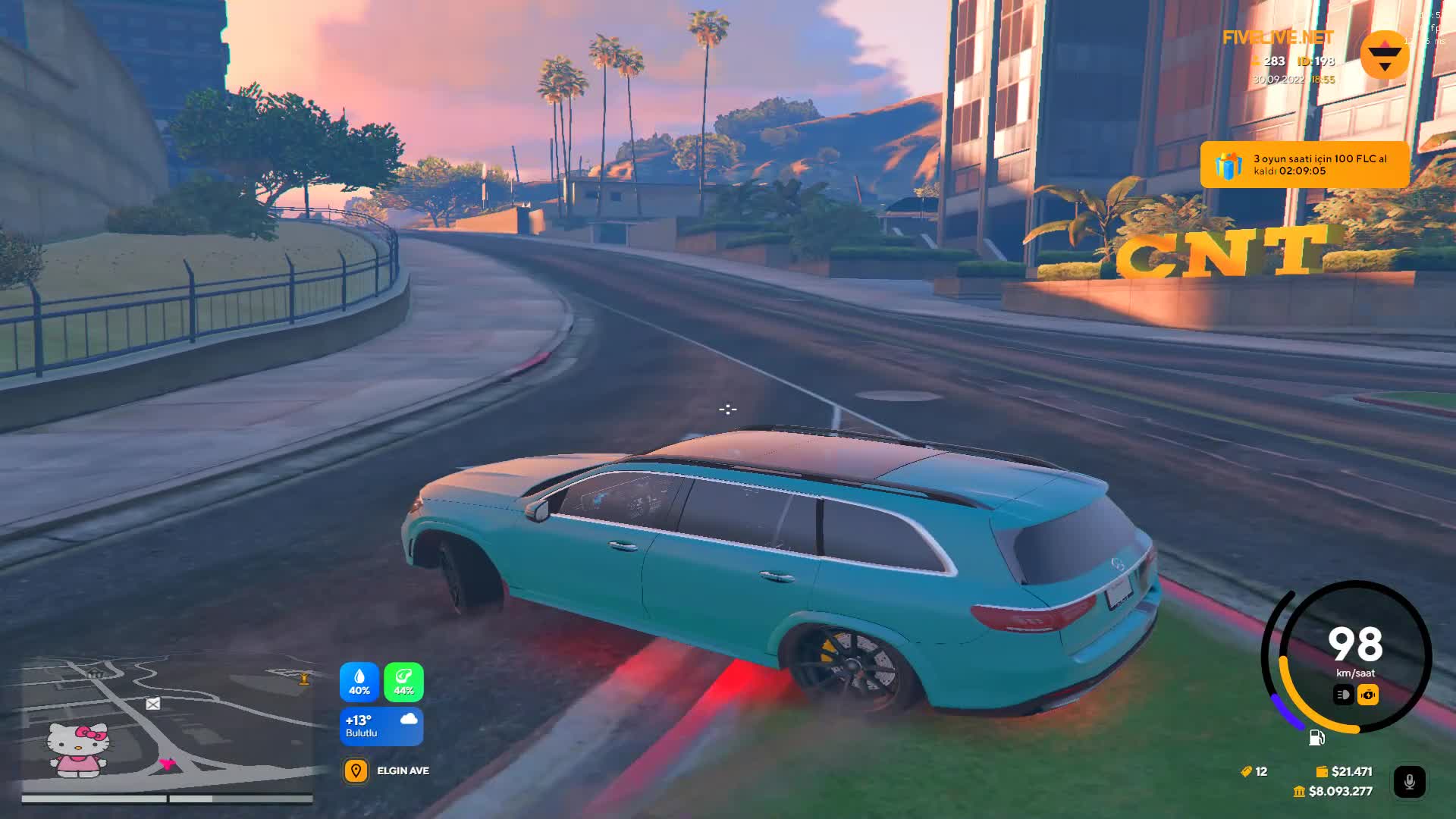Click the green hunger icon showing 44%
Screen dimensions: 1456x819
click(x=403, y=682)
